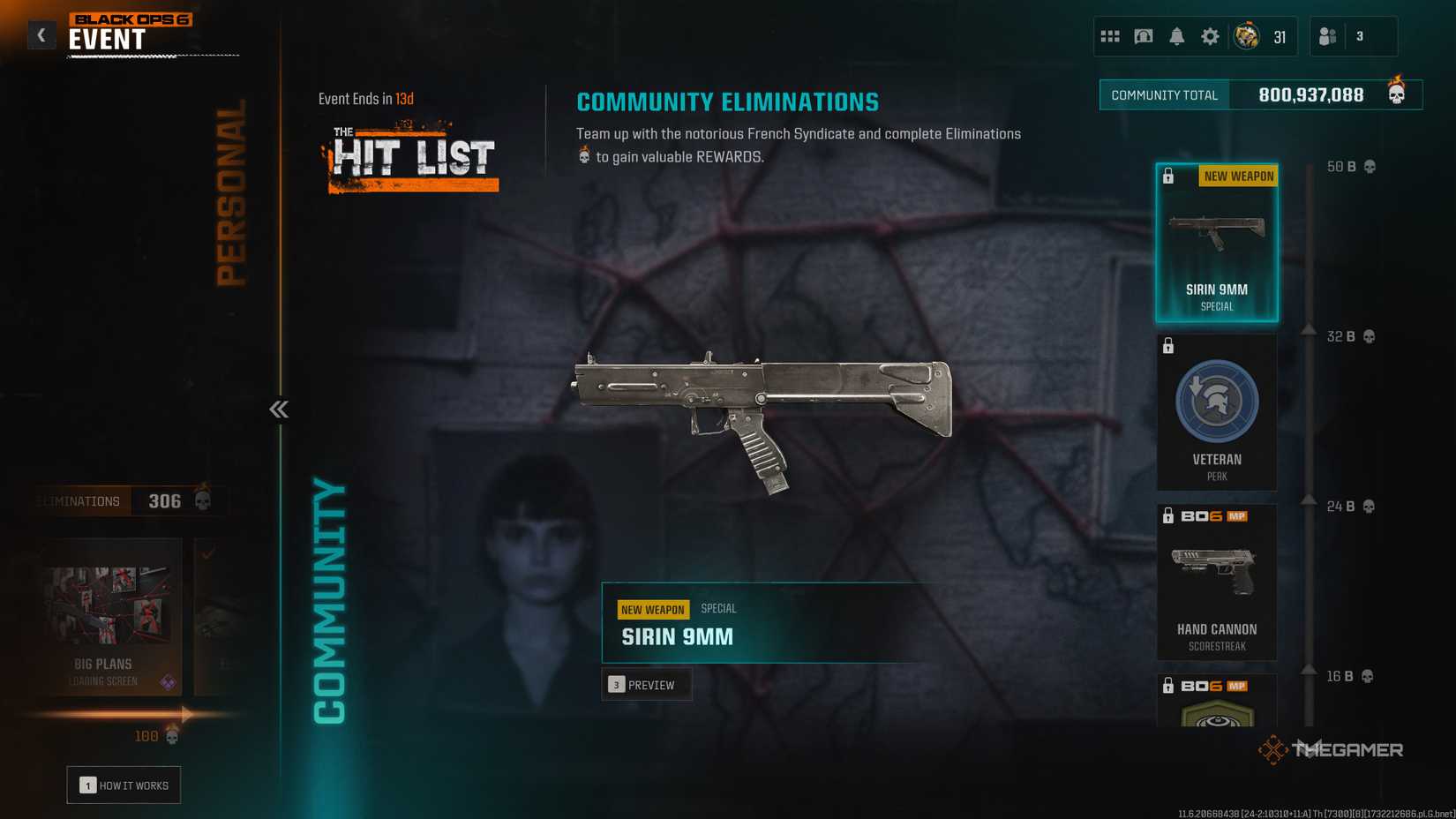
Task: Open the main menu grid icon
Action: (1110, 36)
